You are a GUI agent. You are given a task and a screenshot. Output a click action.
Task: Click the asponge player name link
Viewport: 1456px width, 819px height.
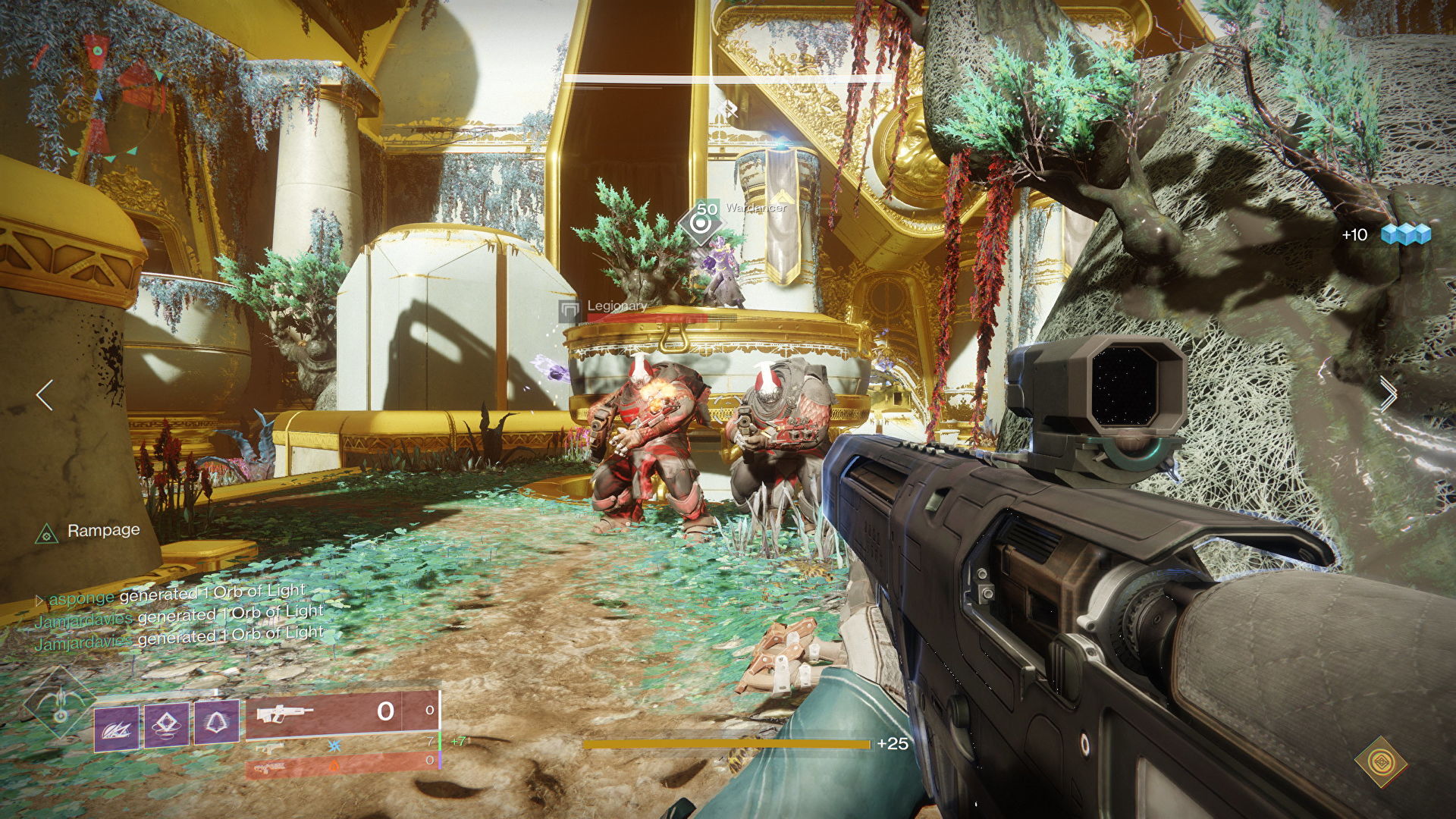(x=80, y=599)
